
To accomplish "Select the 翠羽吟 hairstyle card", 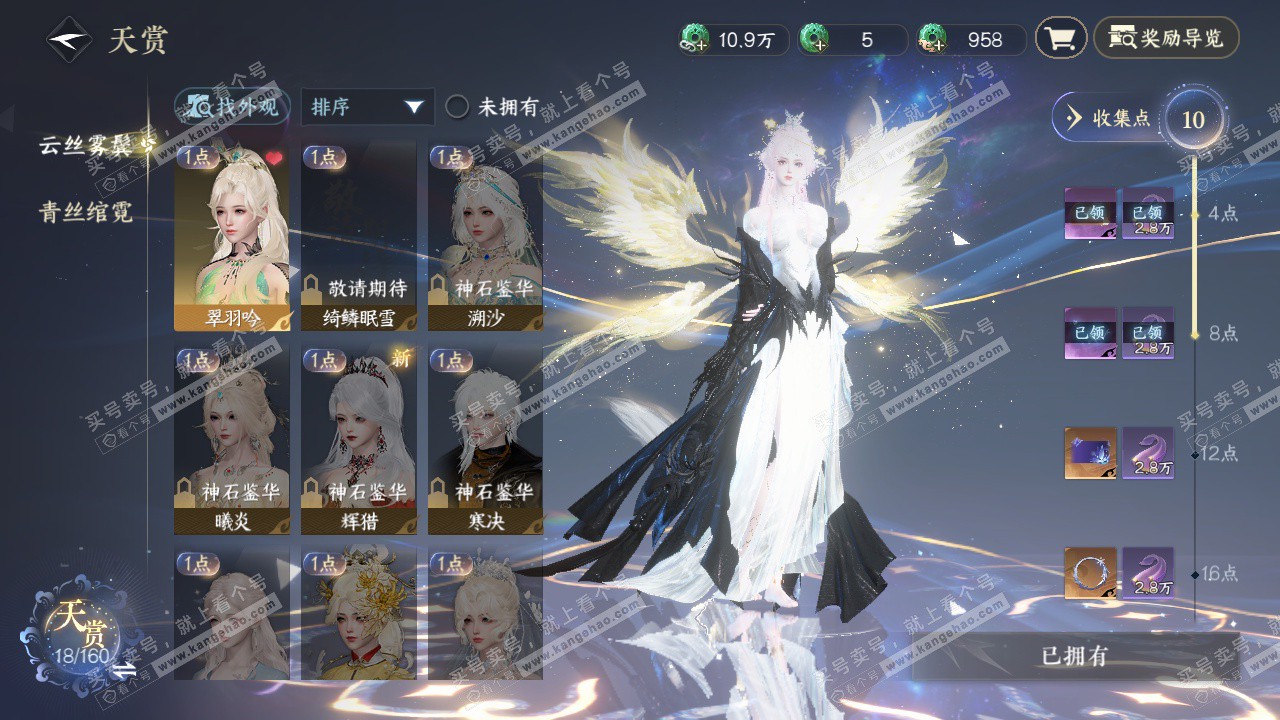I will [231, 237].
